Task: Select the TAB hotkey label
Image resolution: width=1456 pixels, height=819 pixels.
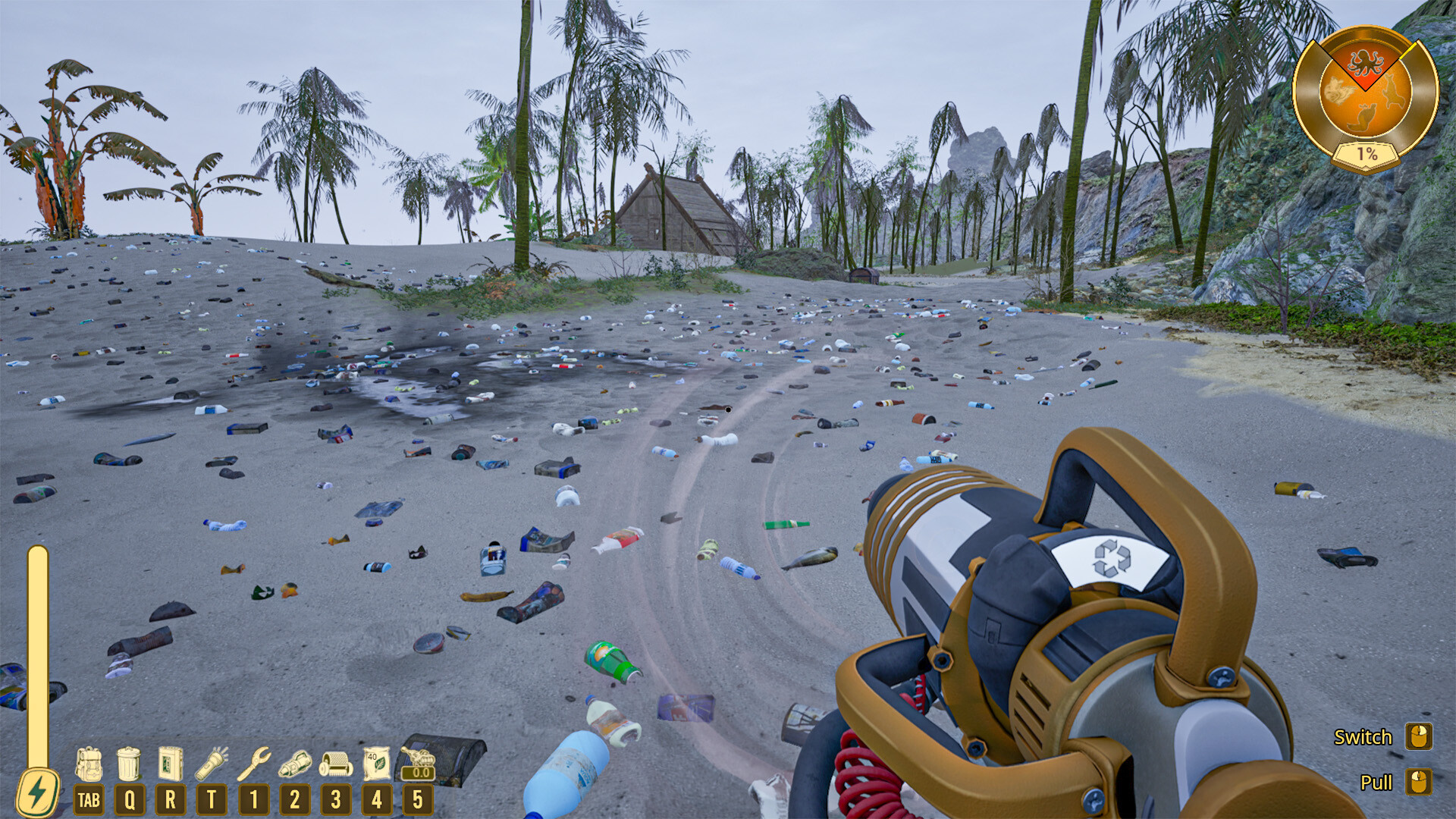Action: tap(89, 799)
